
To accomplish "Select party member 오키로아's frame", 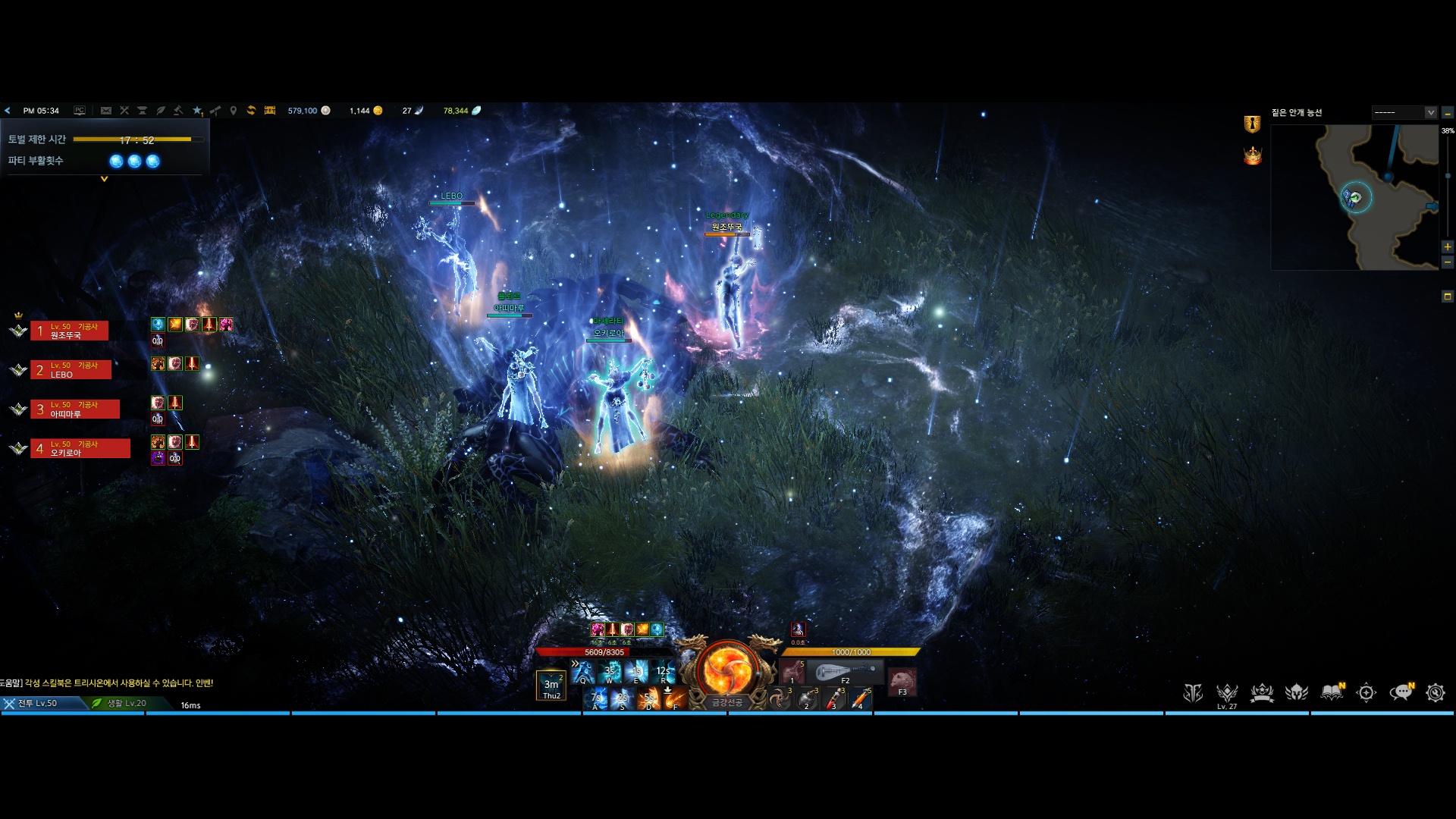I will click(80, 449).
